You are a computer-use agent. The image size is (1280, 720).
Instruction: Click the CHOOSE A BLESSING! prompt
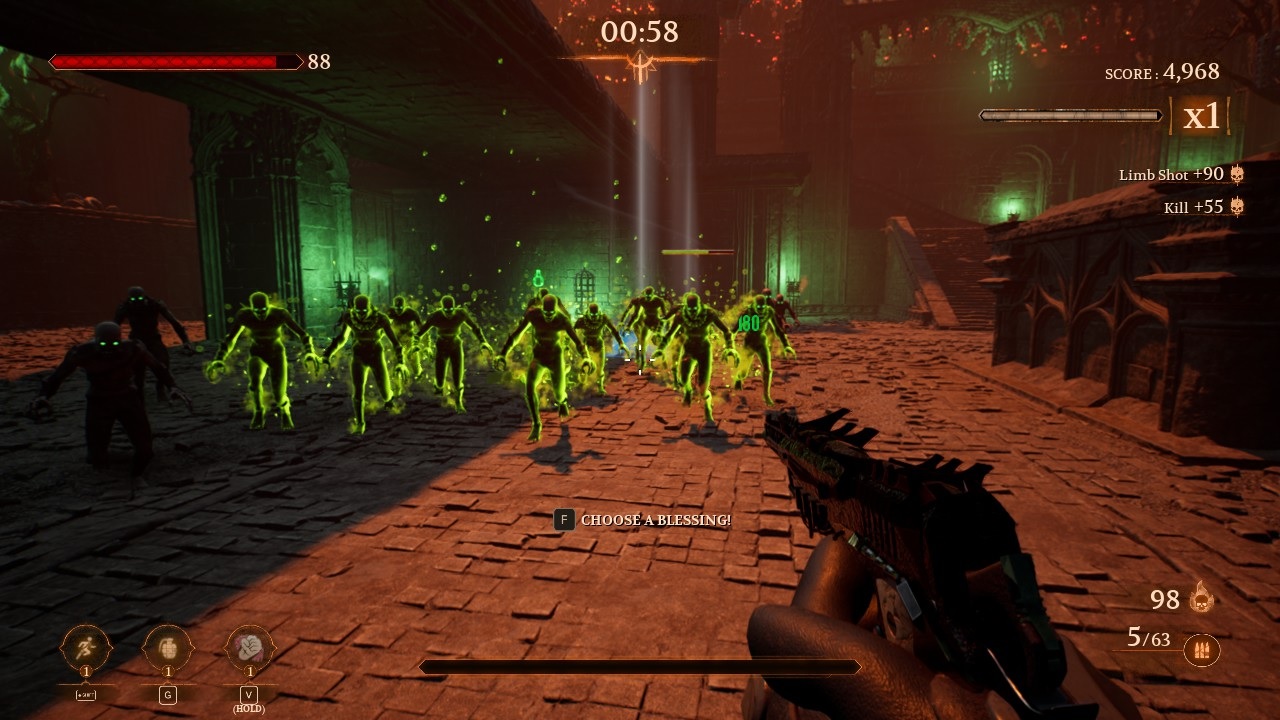point(657,520)
